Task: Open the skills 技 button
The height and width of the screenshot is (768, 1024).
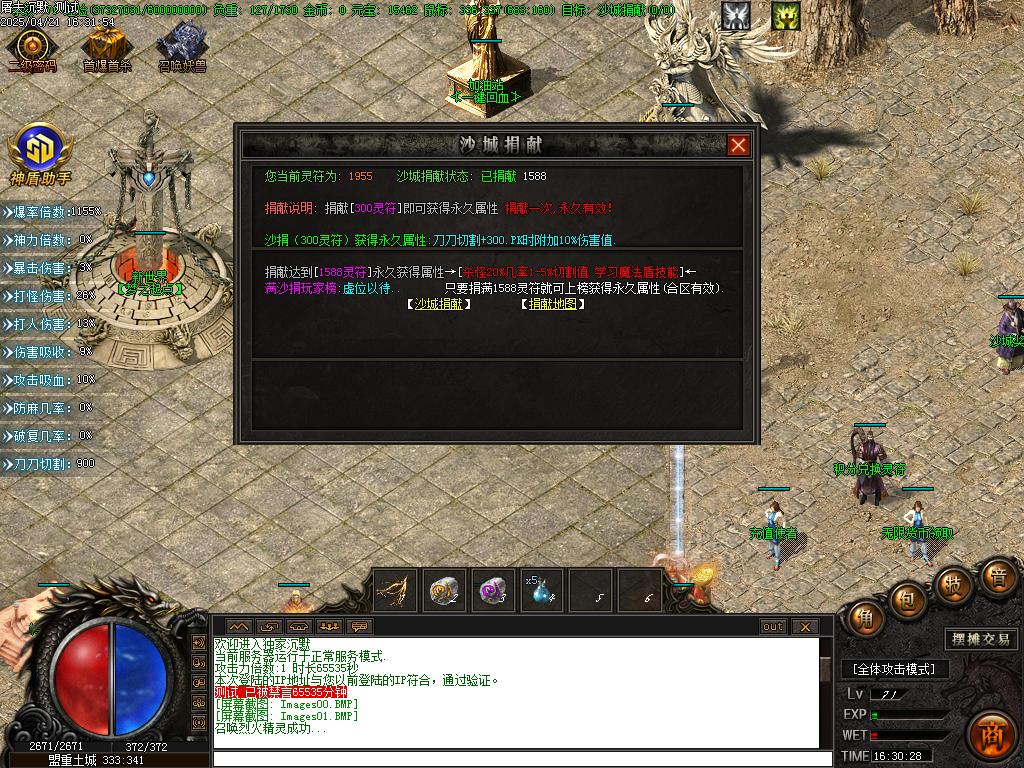Action: [954, 584]
